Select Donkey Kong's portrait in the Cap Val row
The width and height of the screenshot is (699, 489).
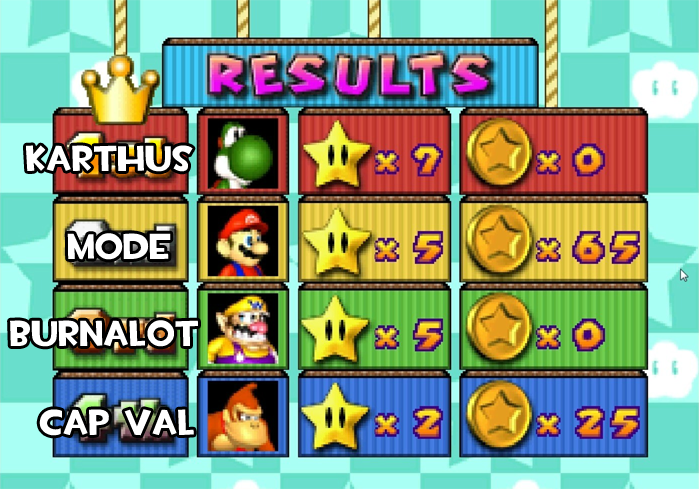243,416
